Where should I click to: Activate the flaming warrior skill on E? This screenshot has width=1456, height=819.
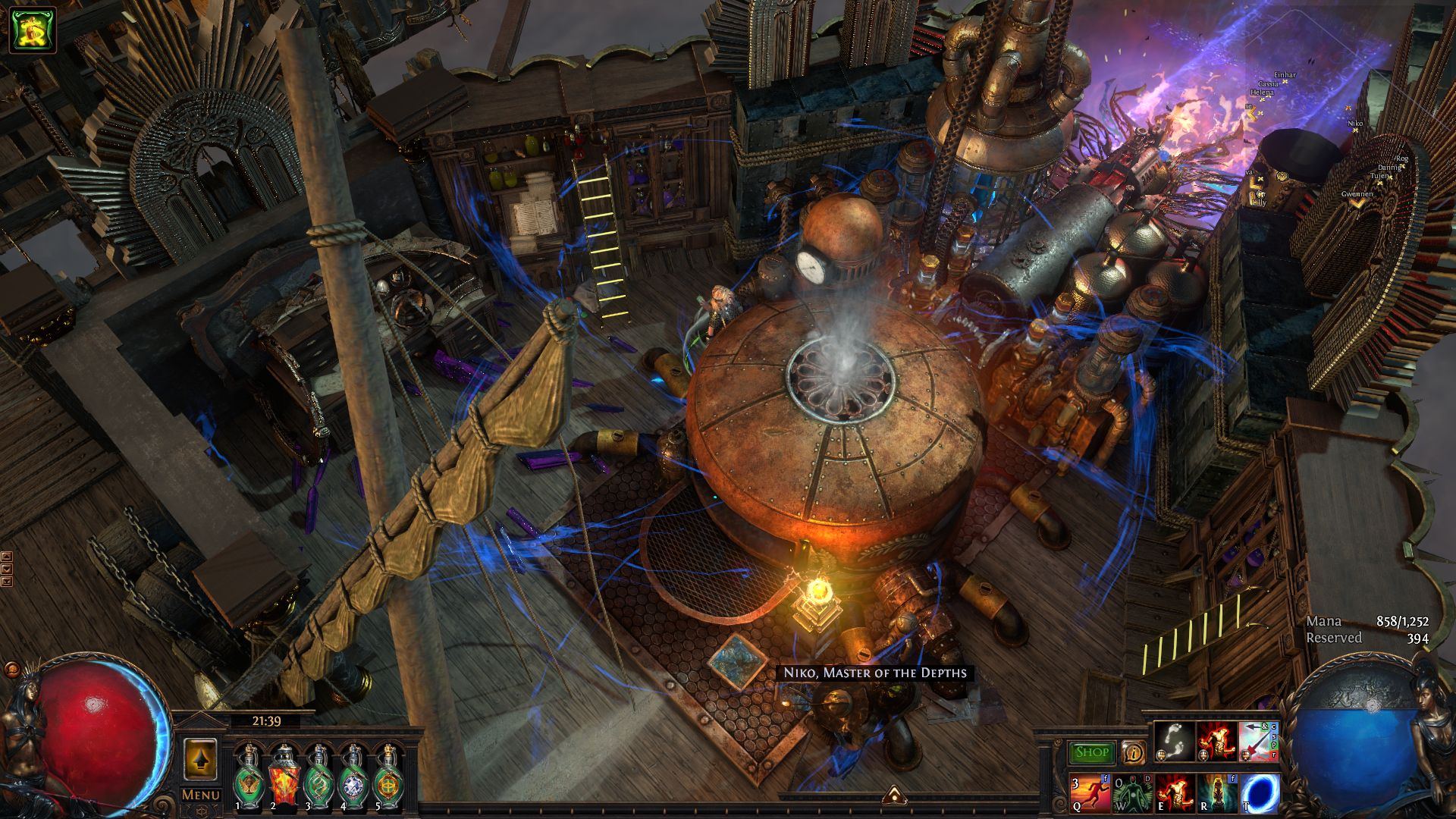pos(1175,792)
